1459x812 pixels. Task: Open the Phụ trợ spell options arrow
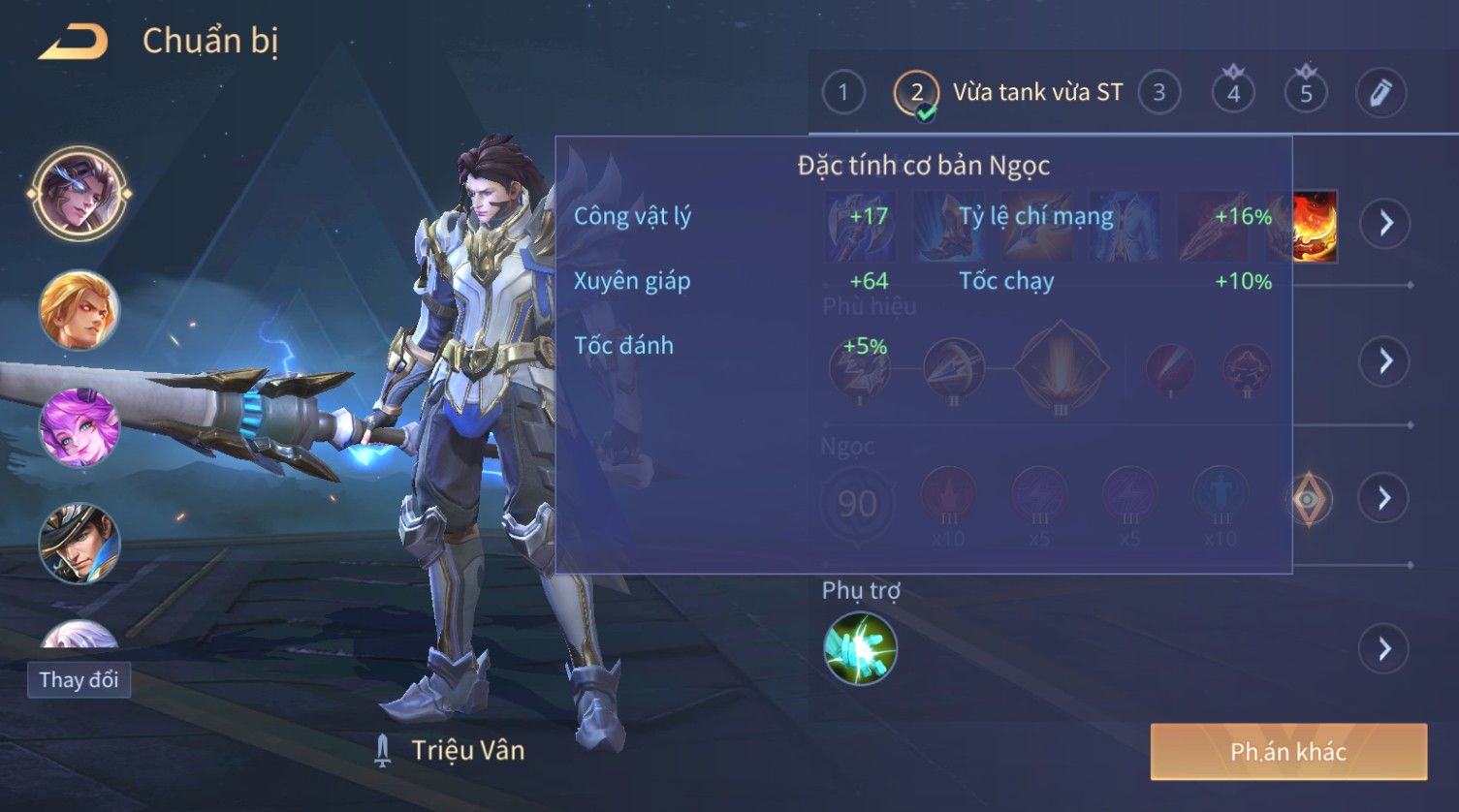[1384, 648]
